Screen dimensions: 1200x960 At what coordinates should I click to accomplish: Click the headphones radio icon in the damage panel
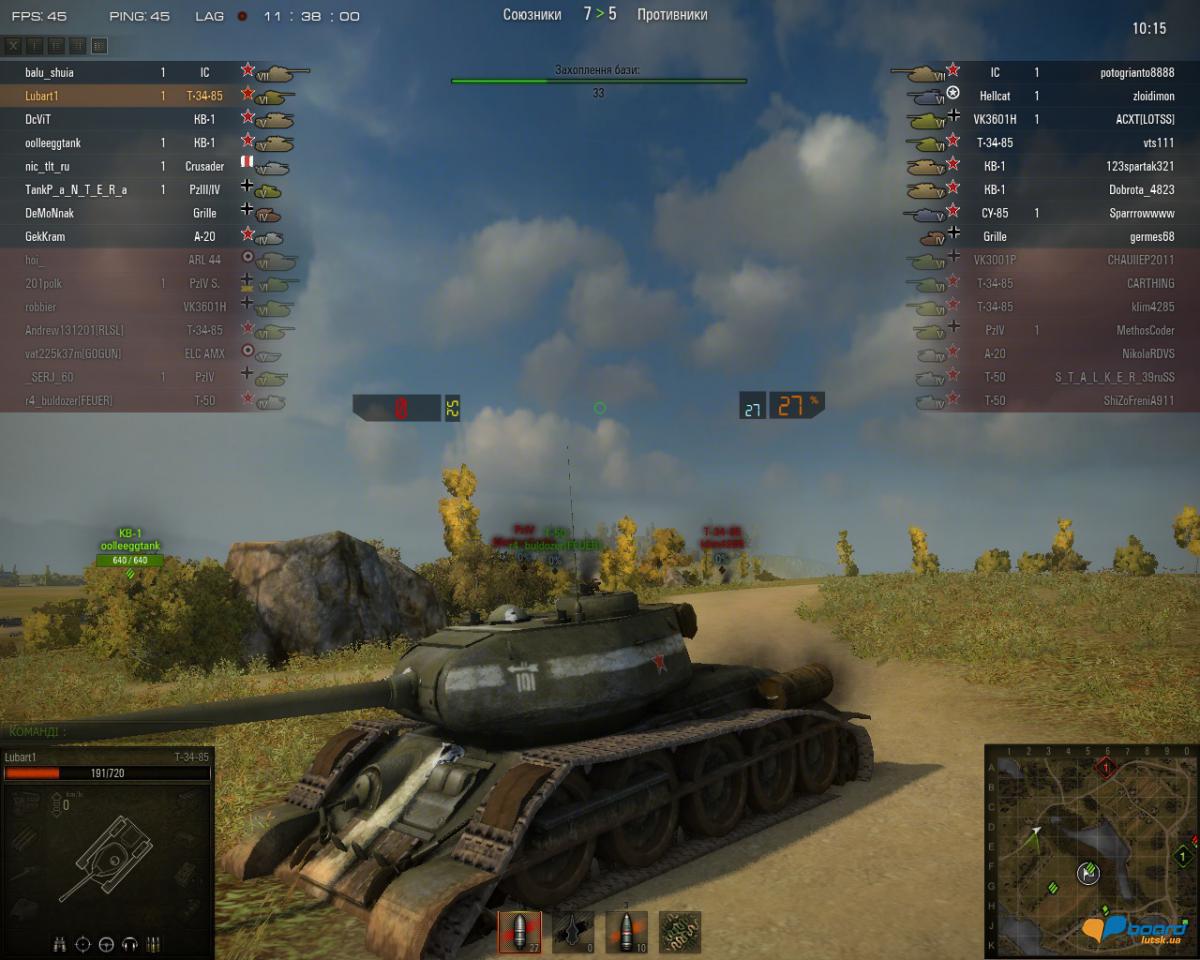coord(129,943)
